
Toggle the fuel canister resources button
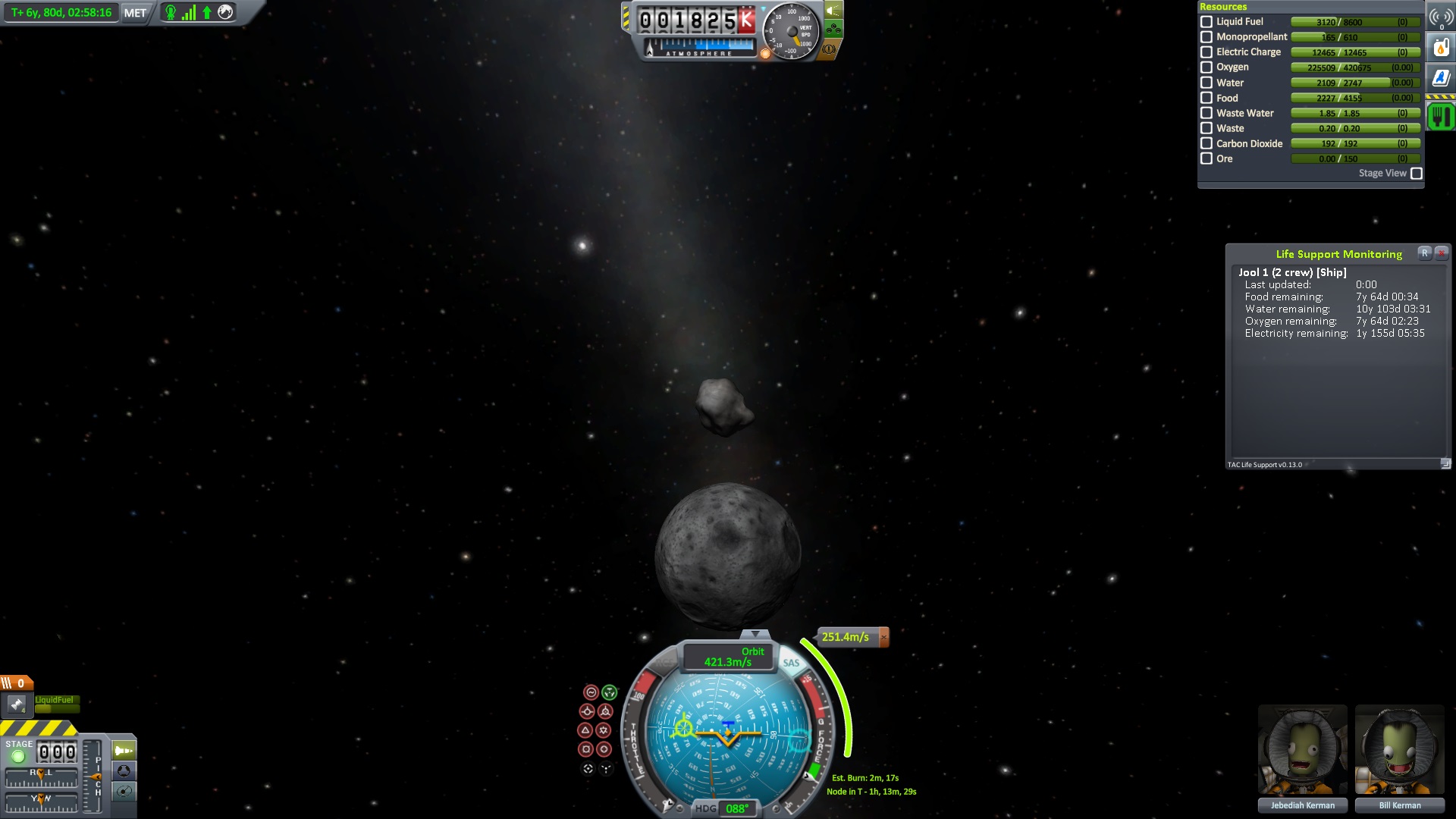point(1441,47)
